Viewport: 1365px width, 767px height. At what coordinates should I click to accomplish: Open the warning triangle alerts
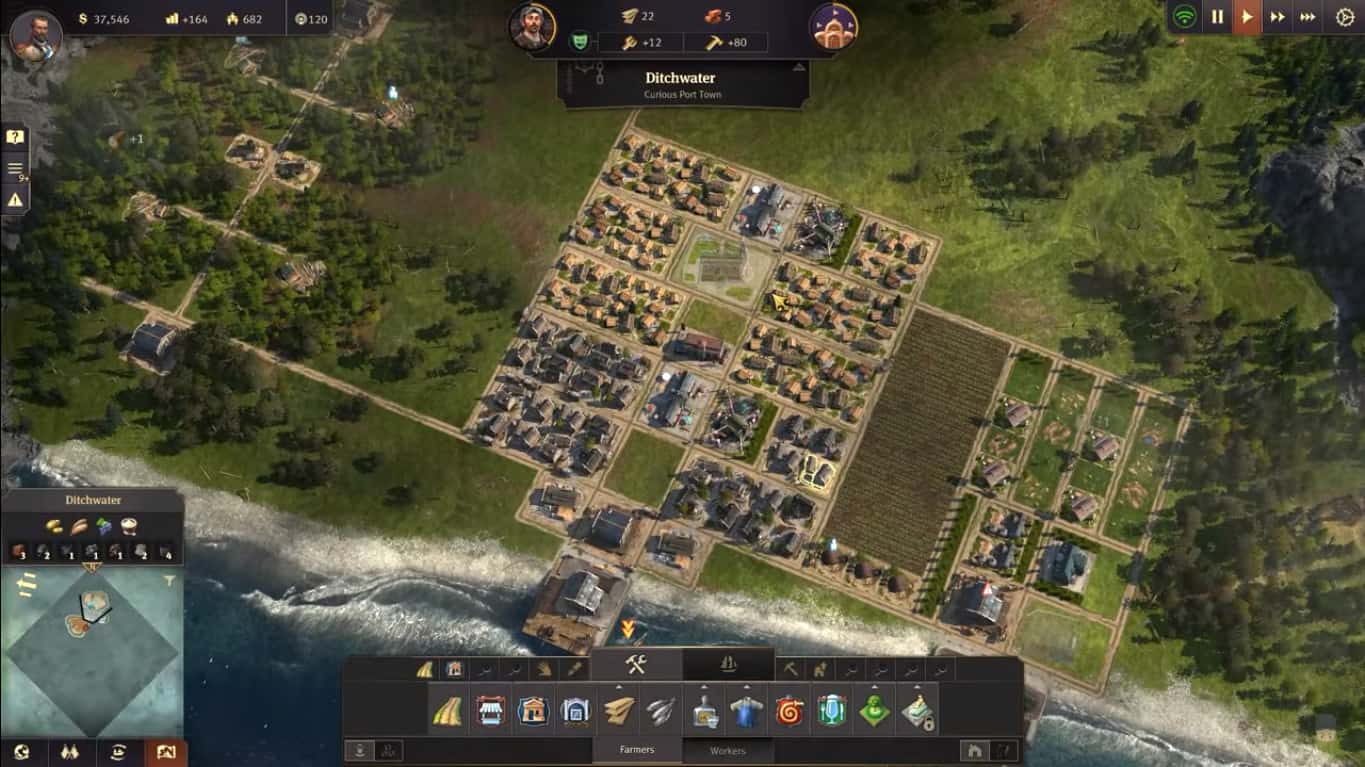coord(15,200)
